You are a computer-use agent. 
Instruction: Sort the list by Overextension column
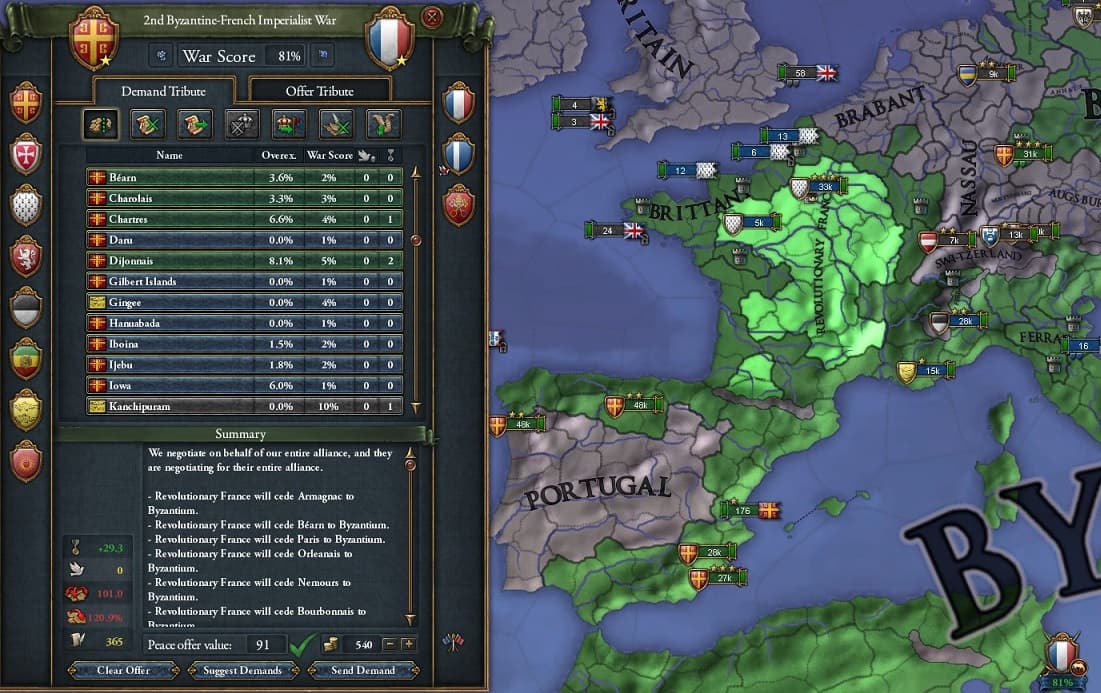pos(278,155)
